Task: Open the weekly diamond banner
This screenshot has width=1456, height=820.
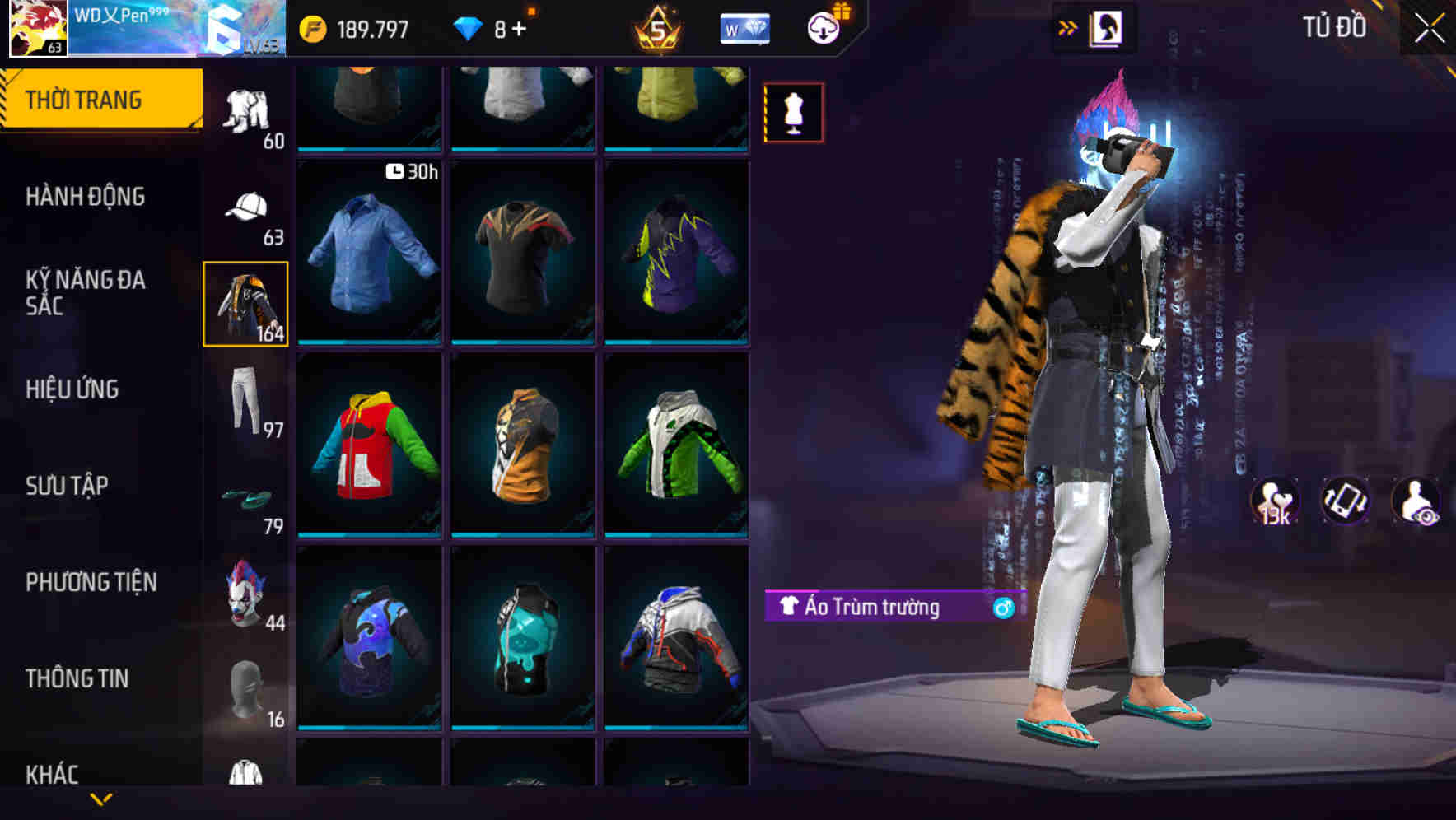Action: [744, 27]
